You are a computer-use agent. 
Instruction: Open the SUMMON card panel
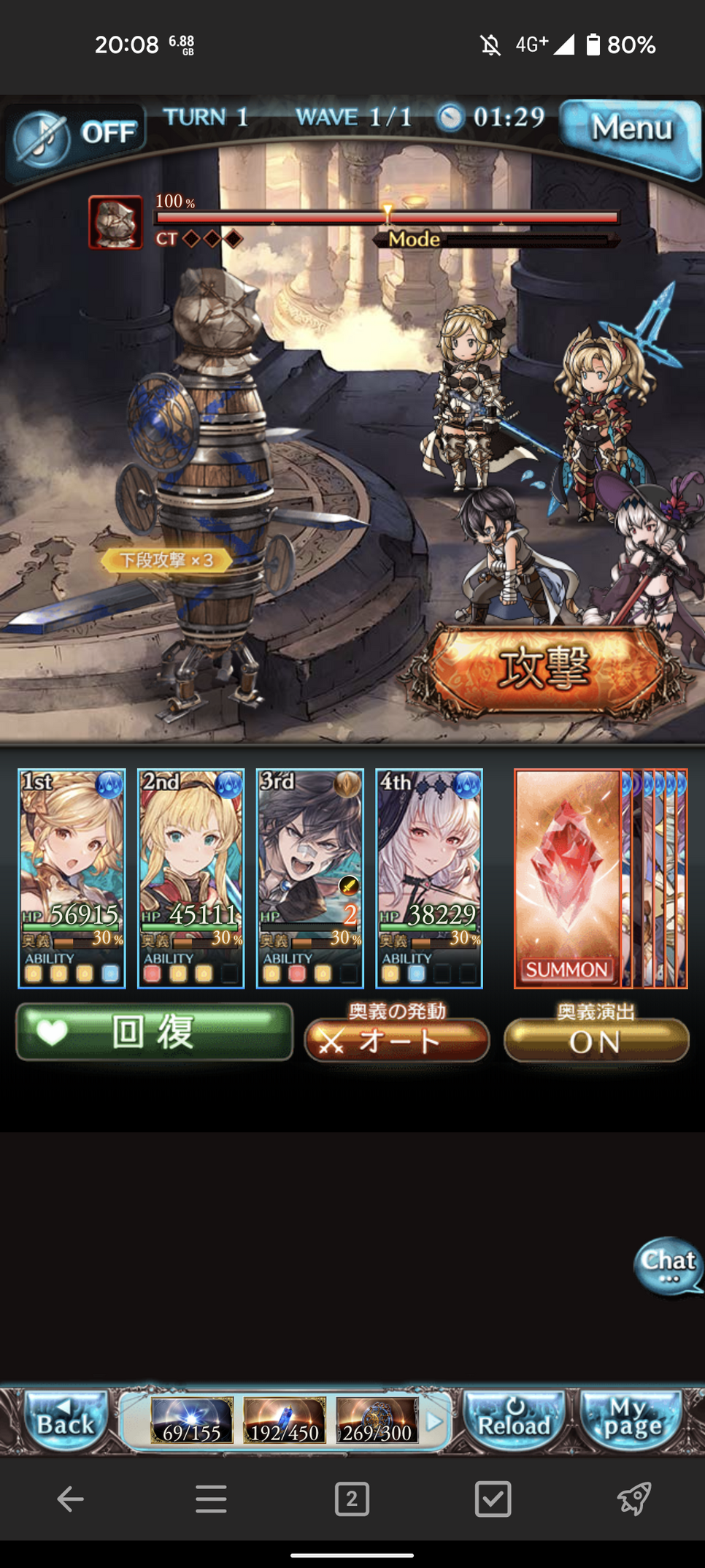tap(567, 878)
